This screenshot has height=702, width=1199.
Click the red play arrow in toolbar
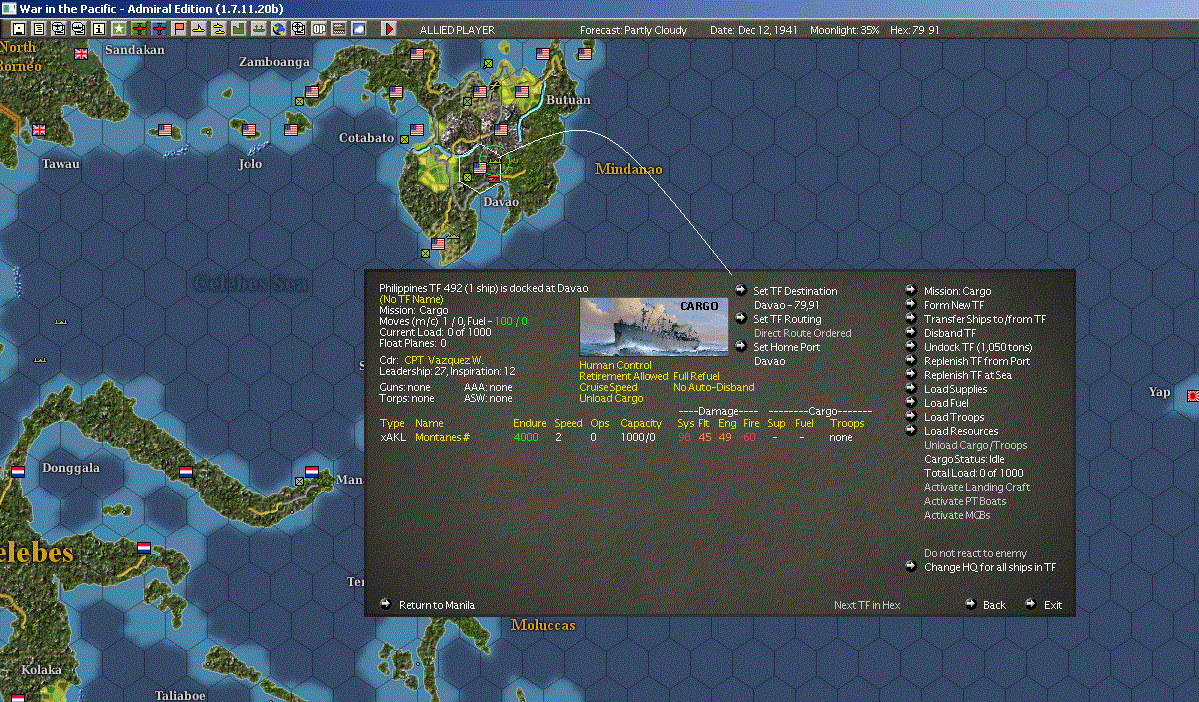[389, 29]
